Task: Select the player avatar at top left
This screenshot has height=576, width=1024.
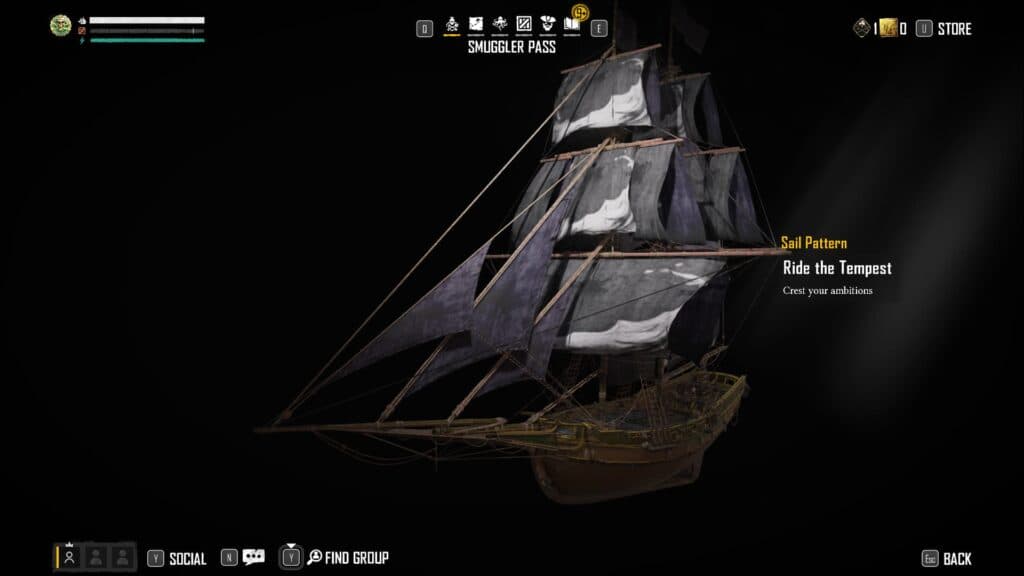Action: coord(60,26)
